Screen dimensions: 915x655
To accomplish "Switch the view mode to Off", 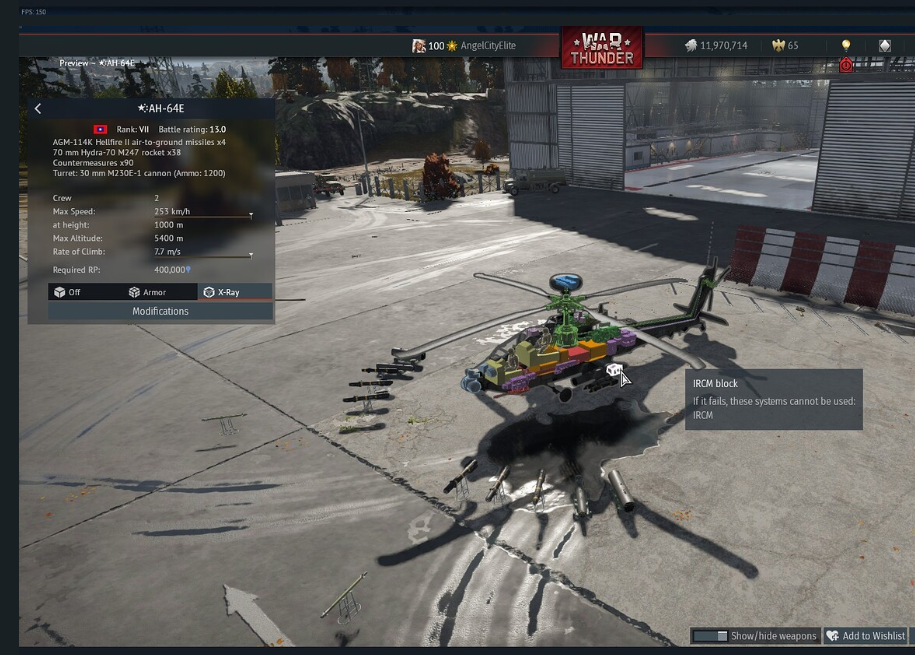I will tap(68, 292).
